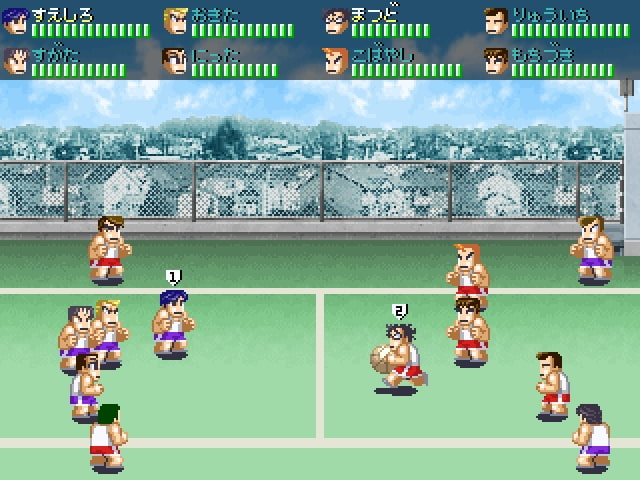Select the すえしろ player portrait
The image size is (640, 480).
[16, 22]
